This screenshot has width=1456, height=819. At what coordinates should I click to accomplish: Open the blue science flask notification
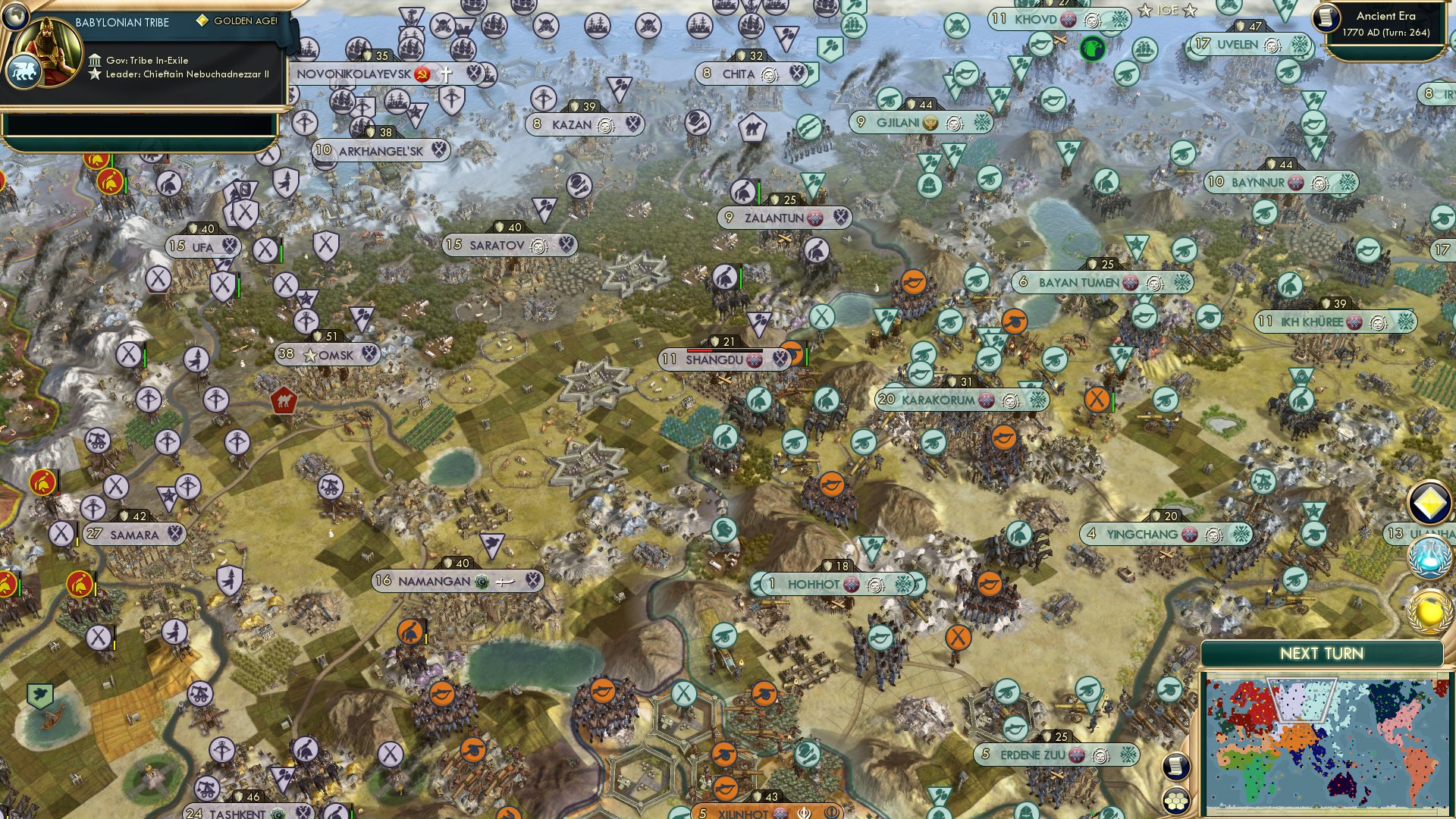click(x=1429, y=557)
